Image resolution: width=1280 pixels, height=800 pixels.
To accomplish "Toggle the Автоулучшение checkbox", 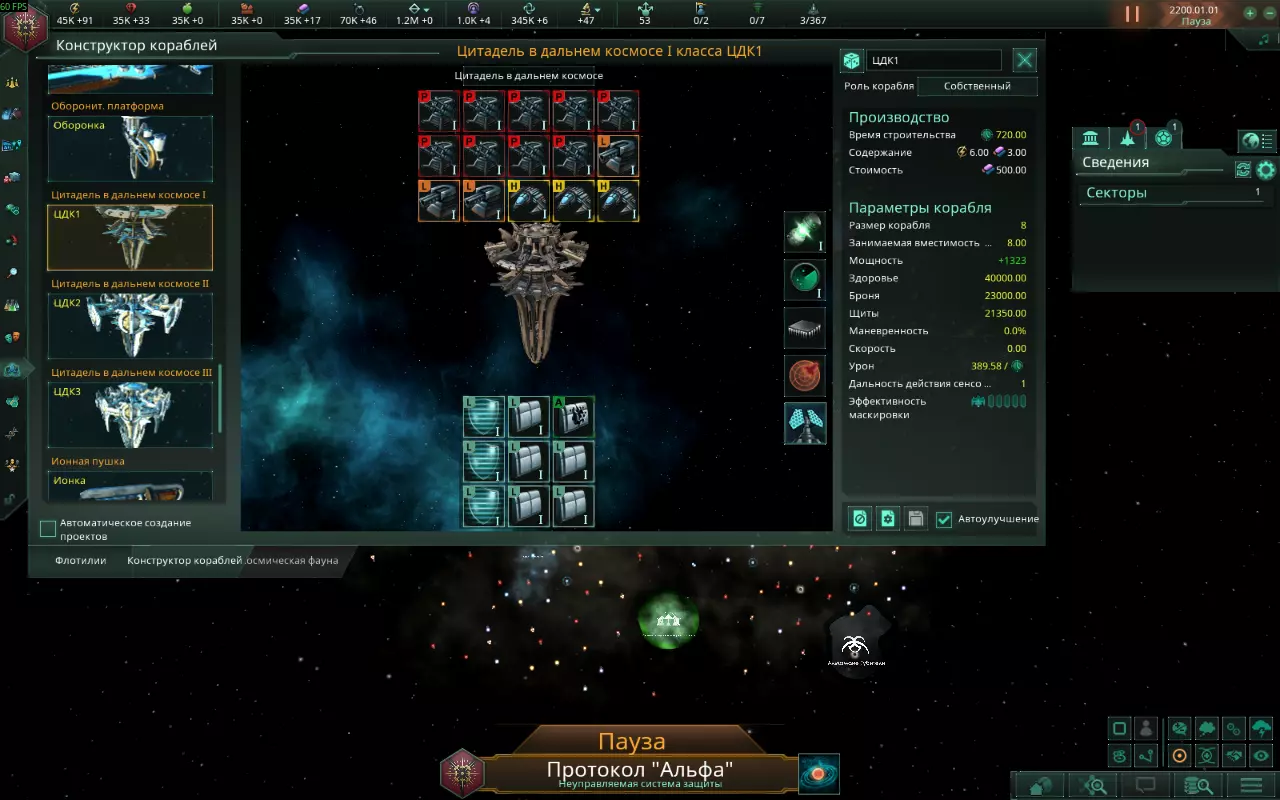I will tap(944, 519).
